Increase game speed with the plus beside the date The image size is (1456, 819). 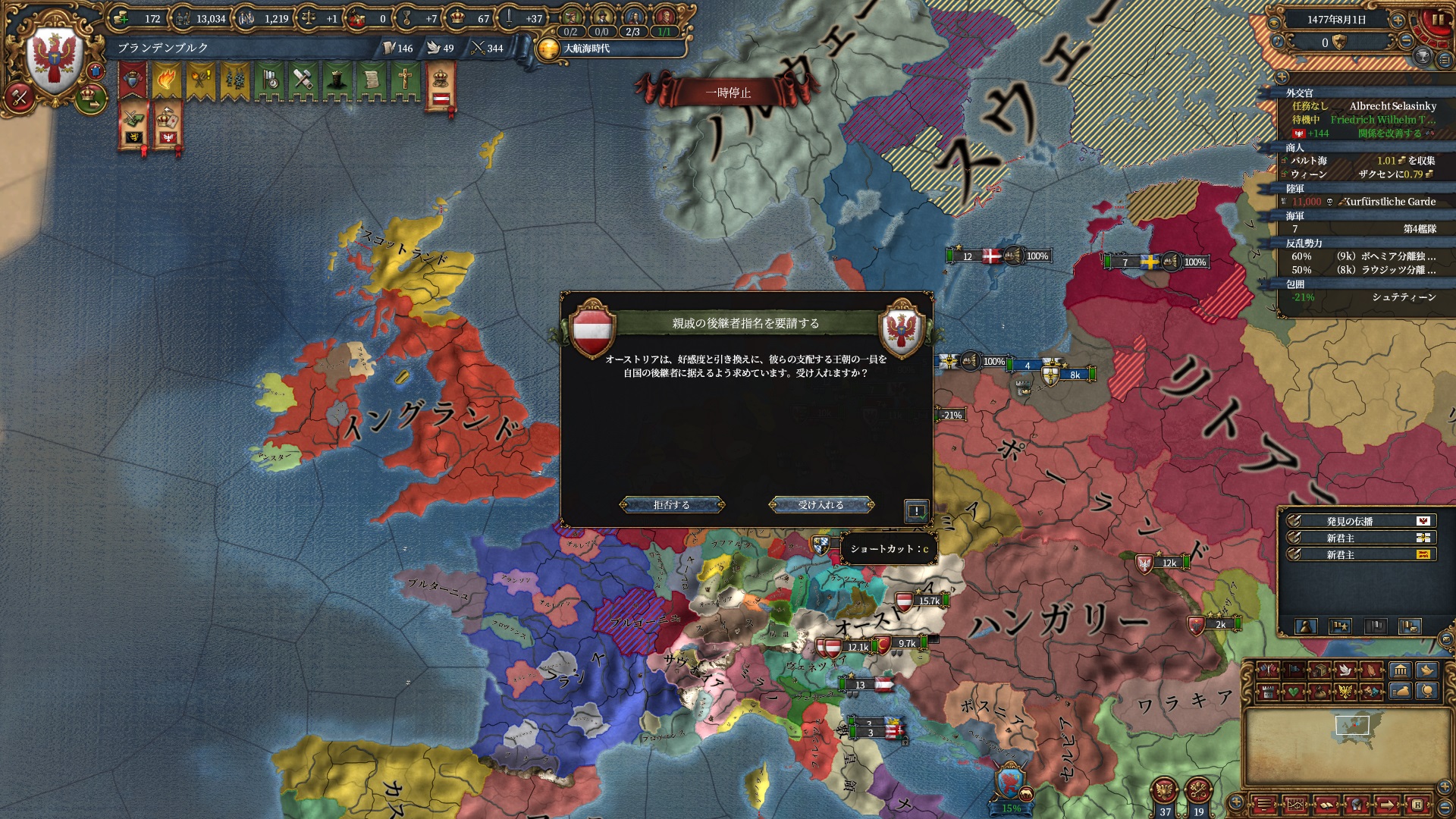click(x=1398, y=20)
